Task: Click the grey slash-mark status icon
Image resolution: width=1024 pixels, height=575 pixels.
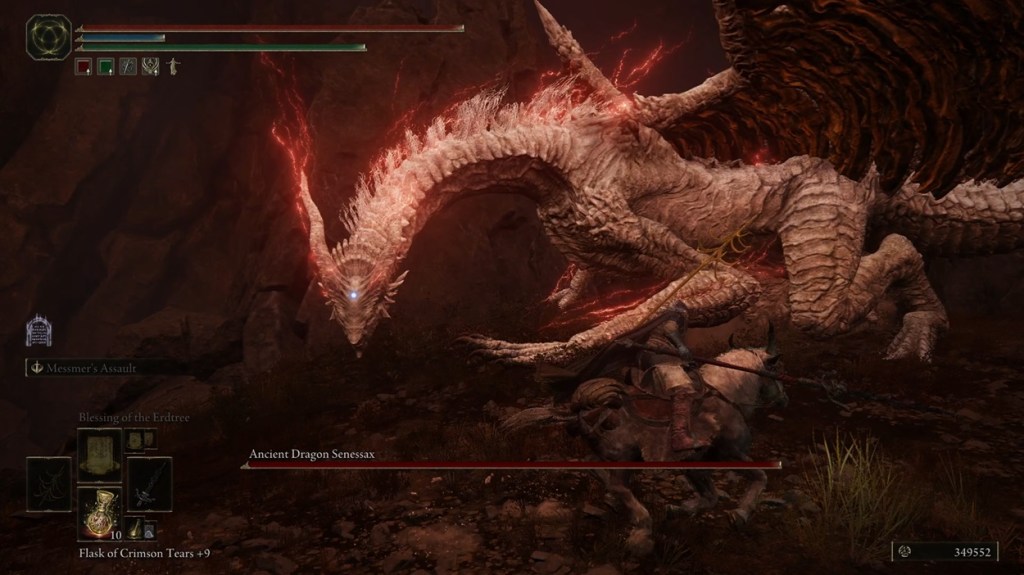Action: pyautogui.click(x=128, y=67)
